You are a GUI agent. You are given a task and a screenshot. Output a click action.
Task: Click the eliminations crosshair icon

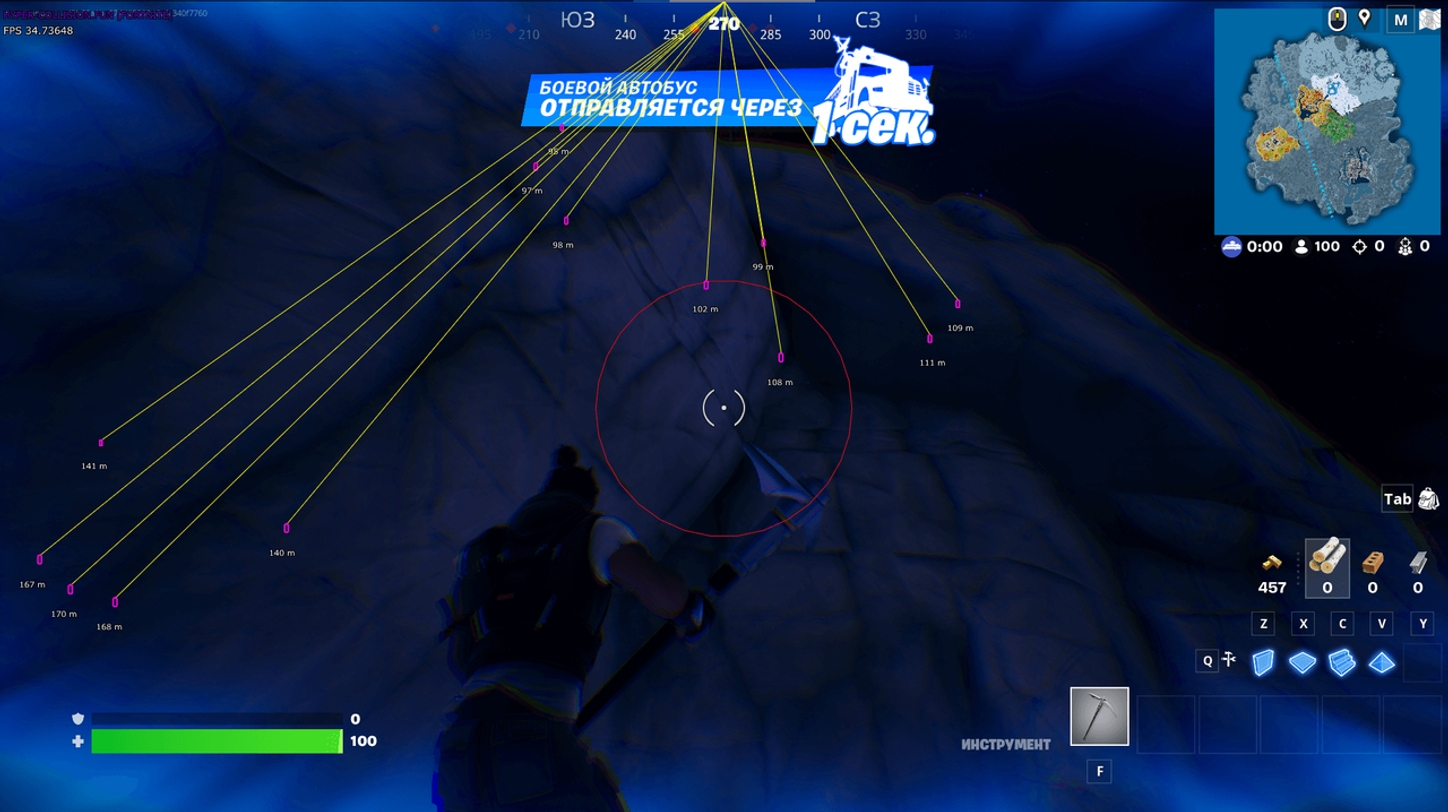[x=1360, y=247]
